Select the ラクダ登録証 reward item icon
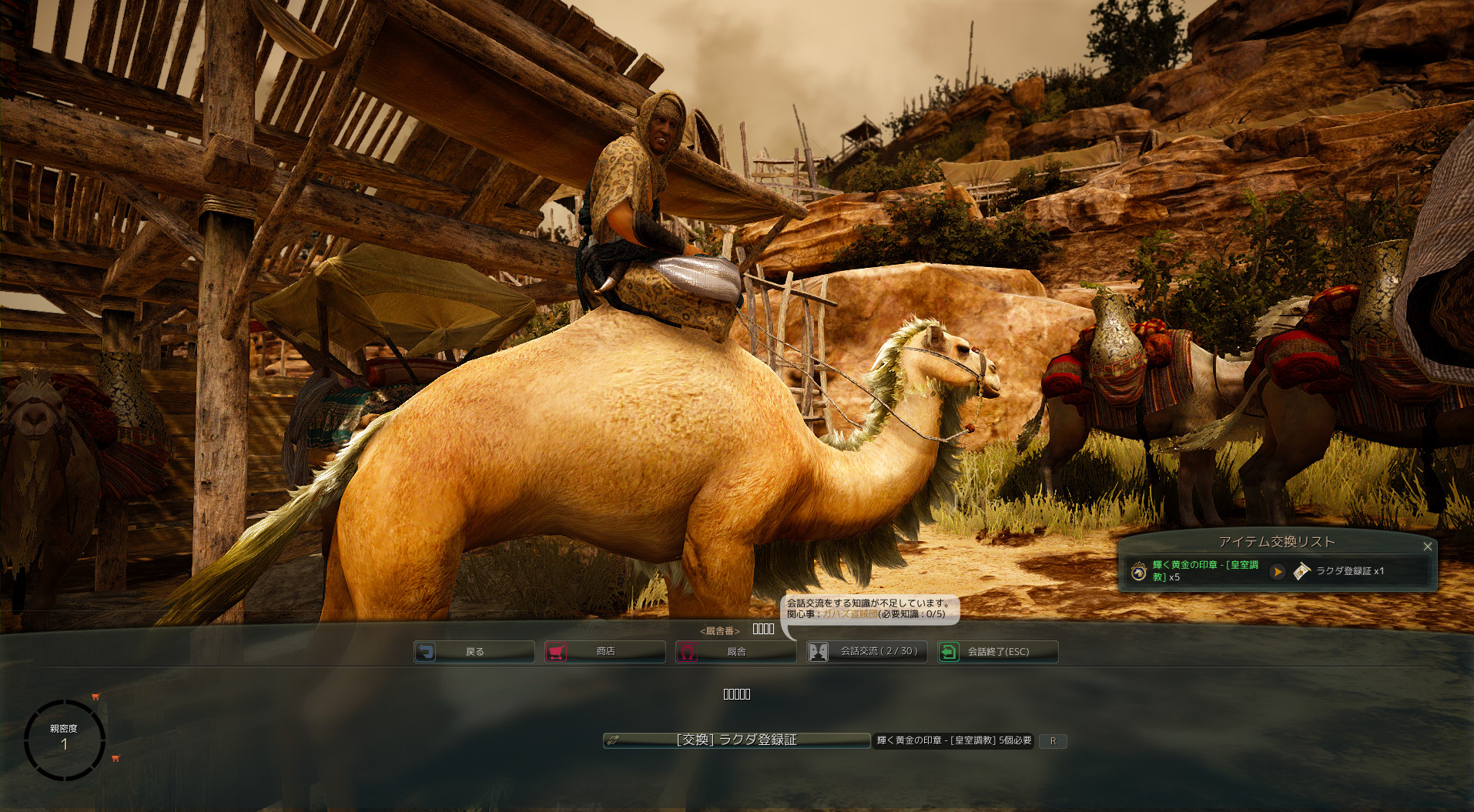 point(1301,572)
